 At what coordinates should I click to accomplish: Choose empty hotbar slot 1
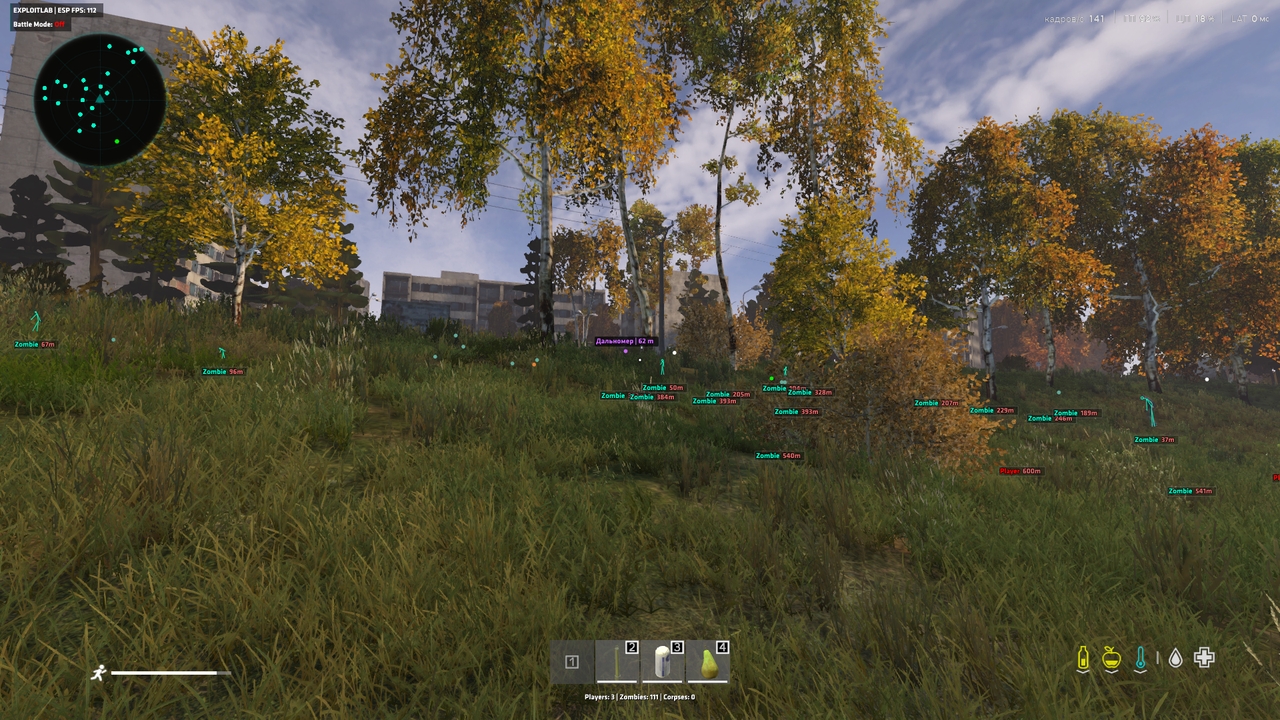coord(572,662)
